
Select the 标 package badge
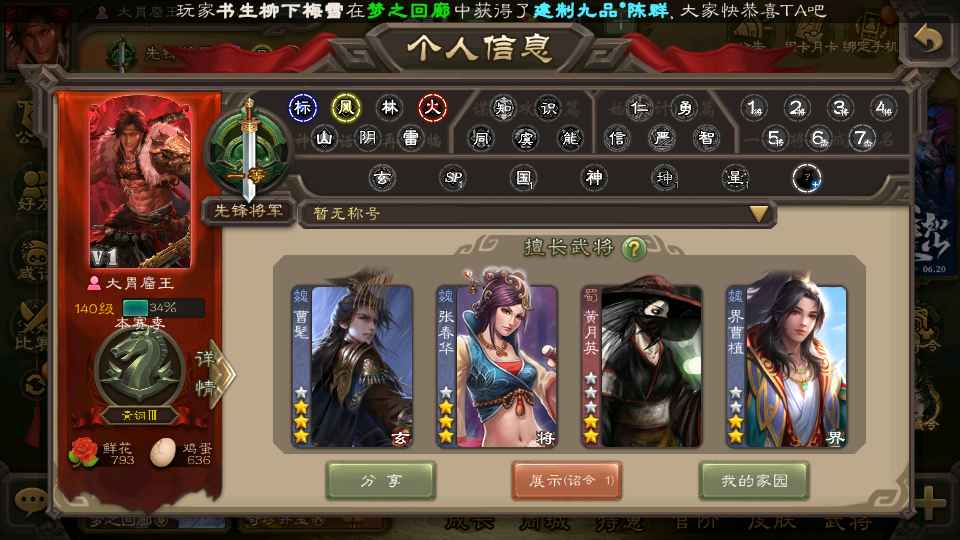point(303,108)
